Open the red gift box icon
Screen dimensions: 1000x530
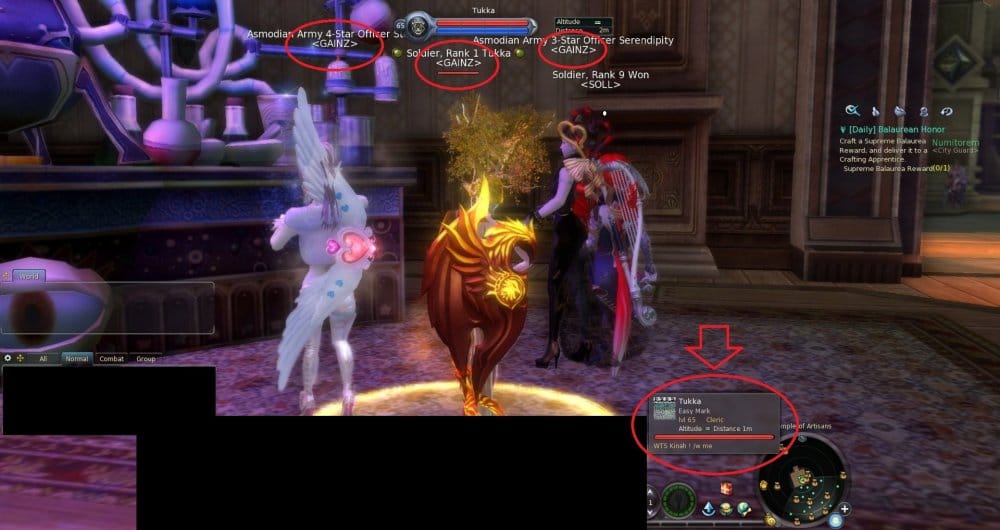click(x=727, y=488)
